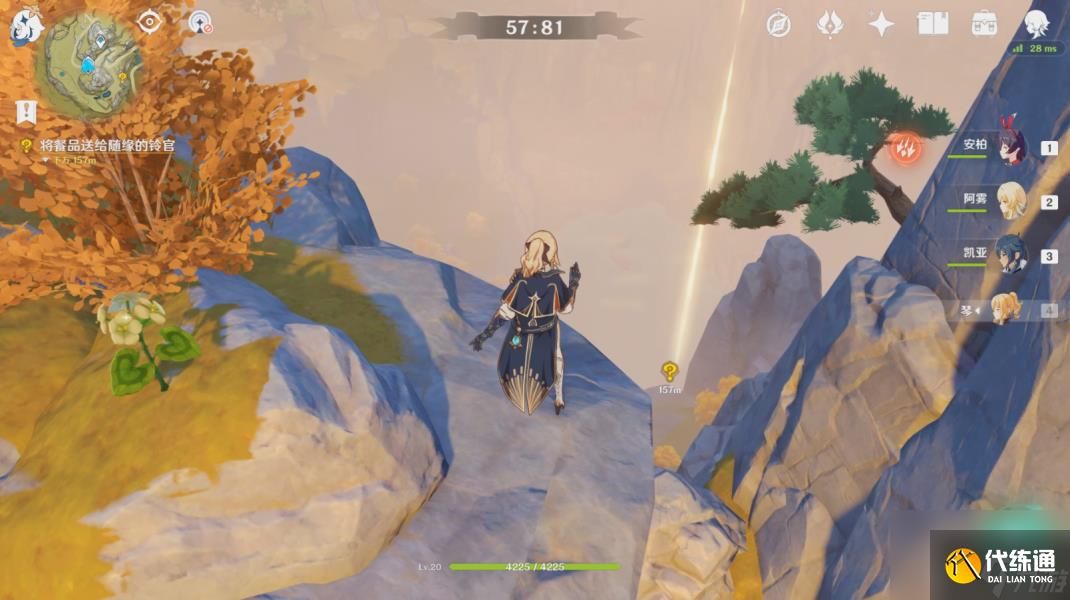Click the 代练通 watermark logo
The image size is (1070, 600).
point(999,565)
